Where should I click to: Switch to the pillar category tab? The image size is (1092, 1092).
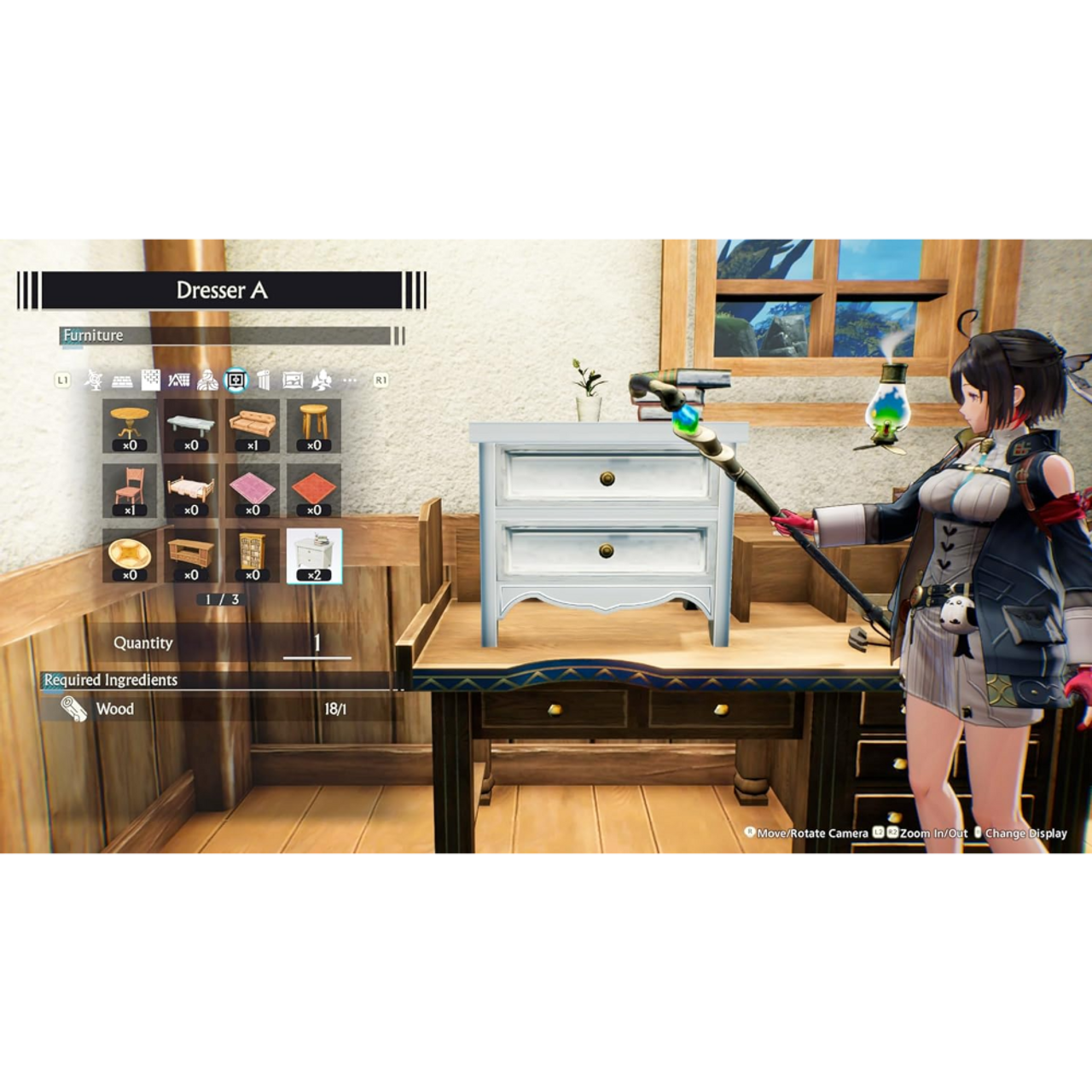[x=264, y=381]
